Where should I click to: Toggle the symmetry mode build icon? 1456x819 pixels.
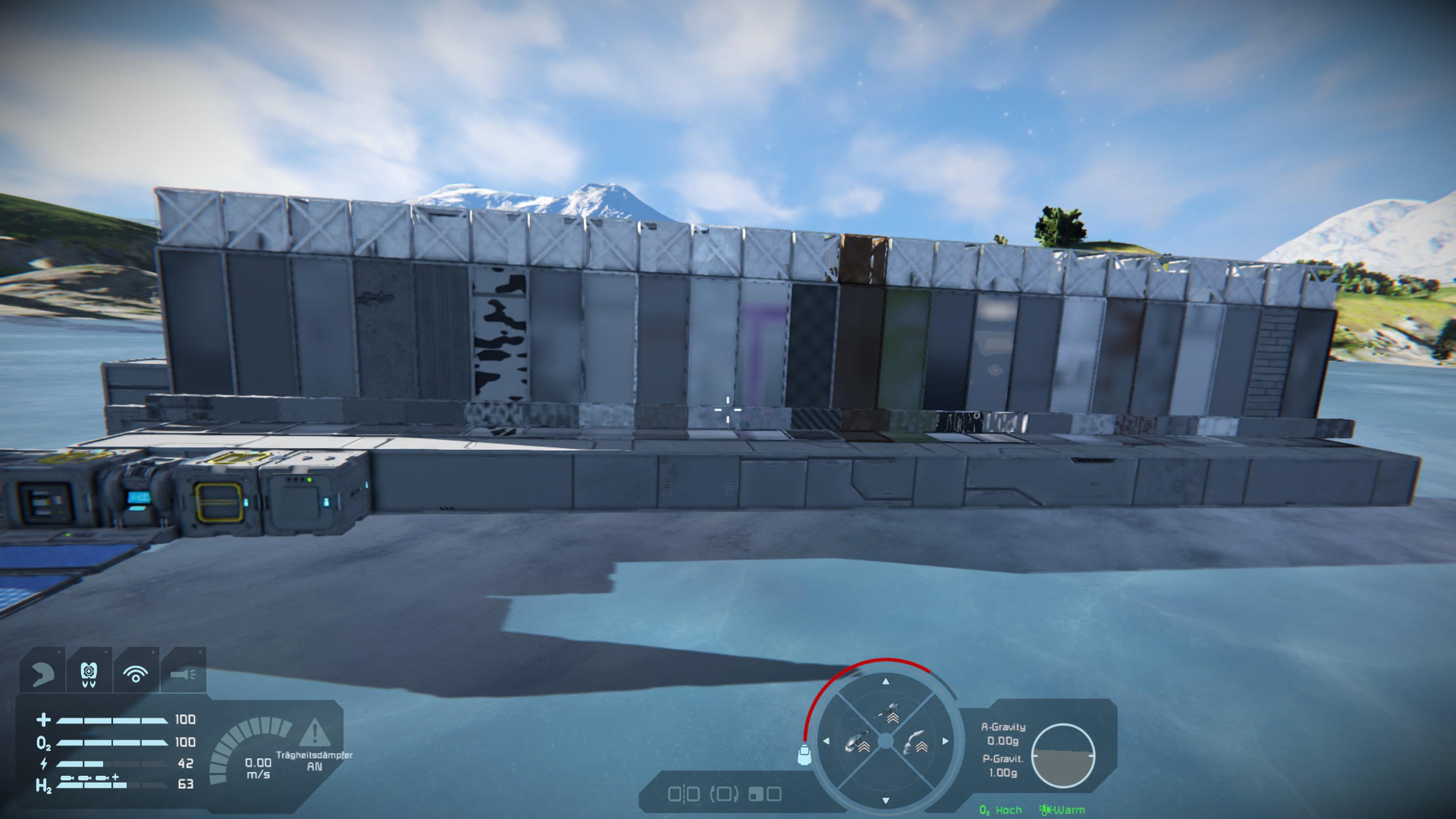click(x=684, y=794)
